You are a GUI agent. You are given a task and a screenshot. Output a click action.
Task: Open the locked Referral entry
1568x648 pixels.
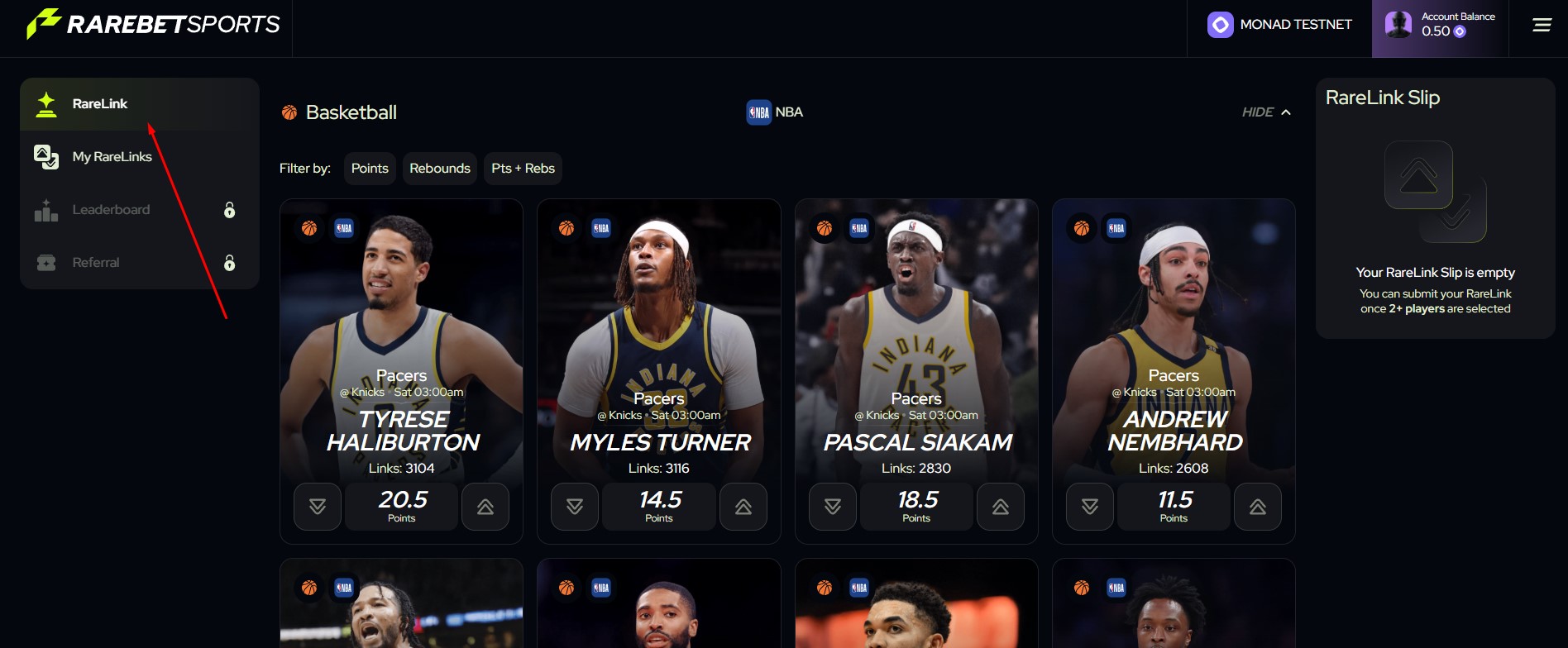tap(96, 263)
